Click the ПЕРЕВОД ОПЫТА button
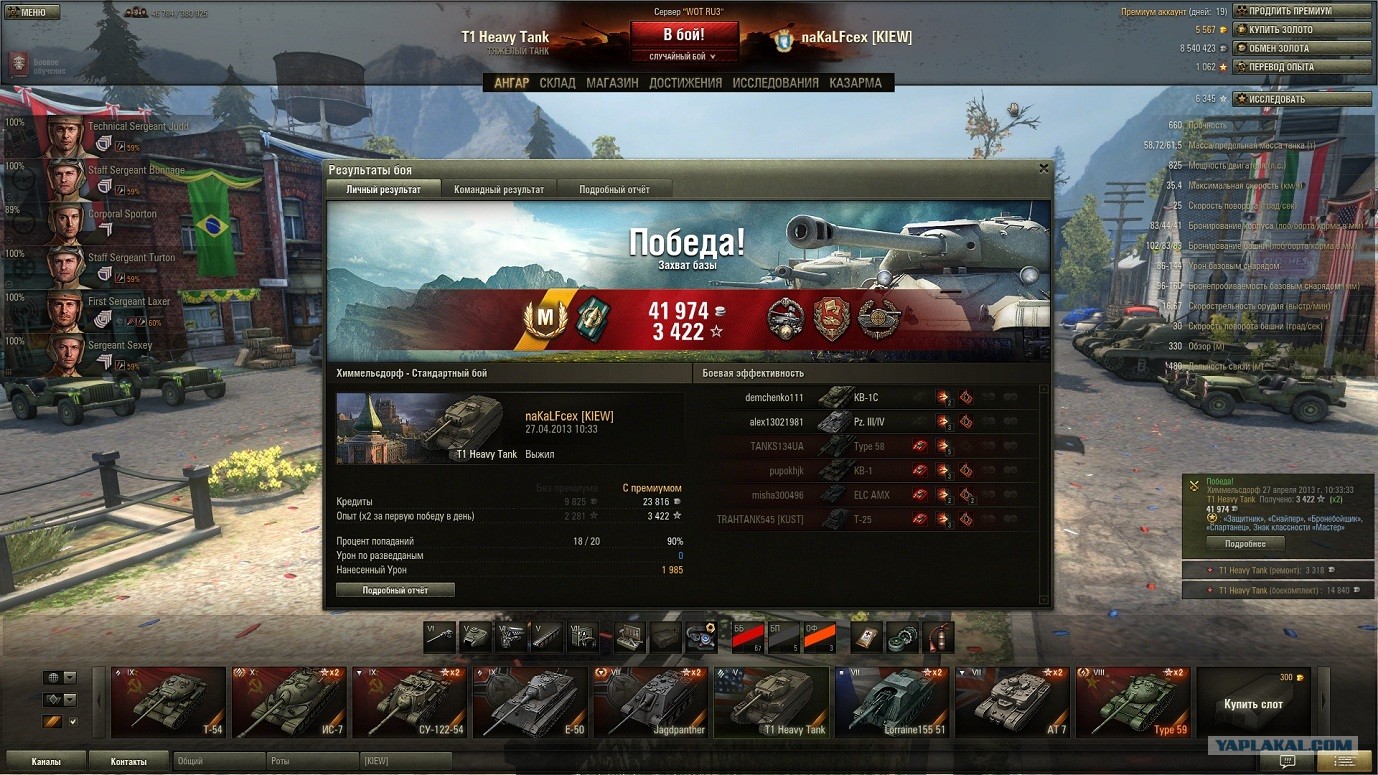This screenshot has height=775, width=1378. click(x=1303, y=67)
